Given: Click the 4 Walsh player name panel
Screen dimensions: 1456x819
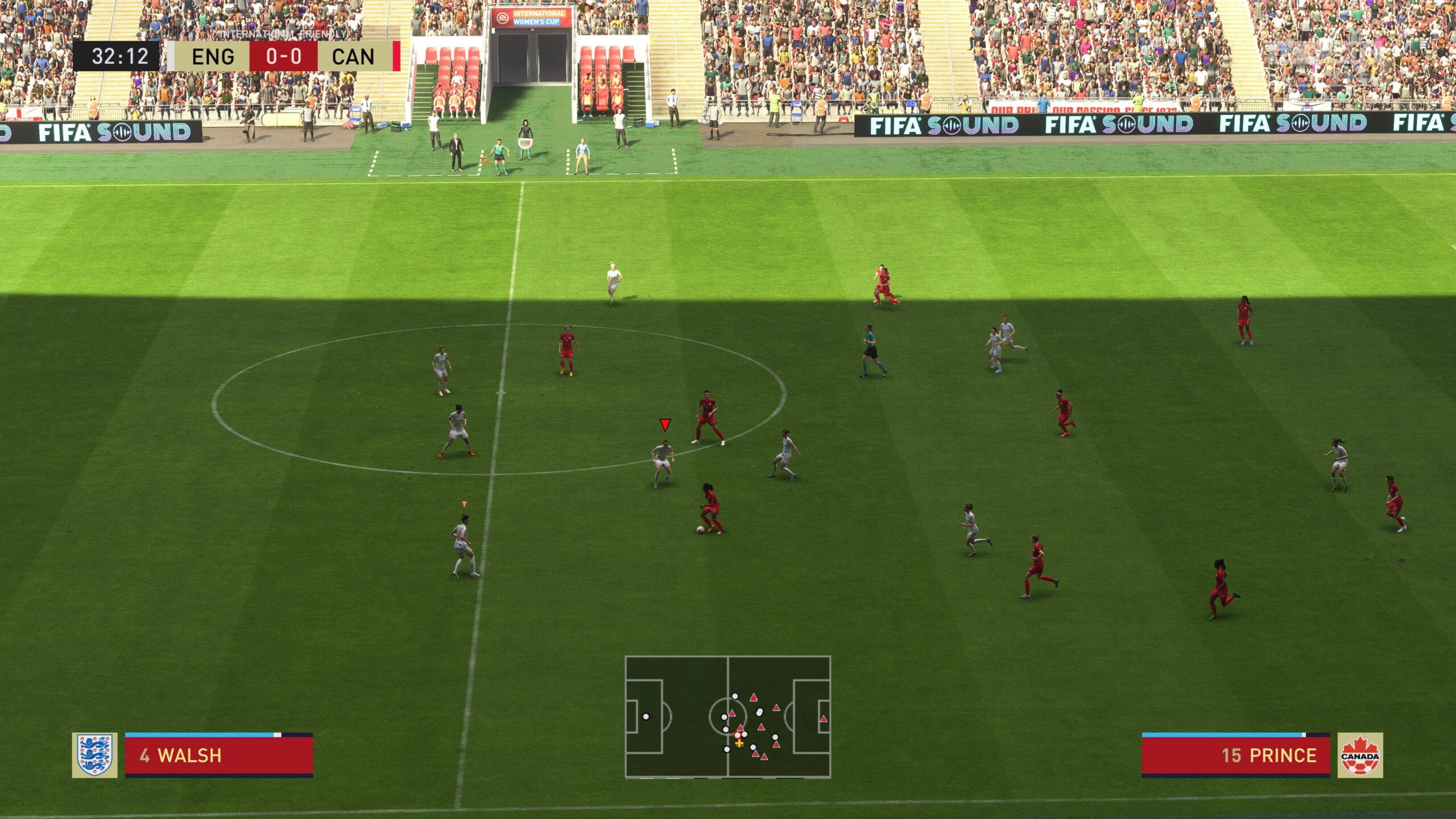Looking at the screenshot, I should click(219, 755).
